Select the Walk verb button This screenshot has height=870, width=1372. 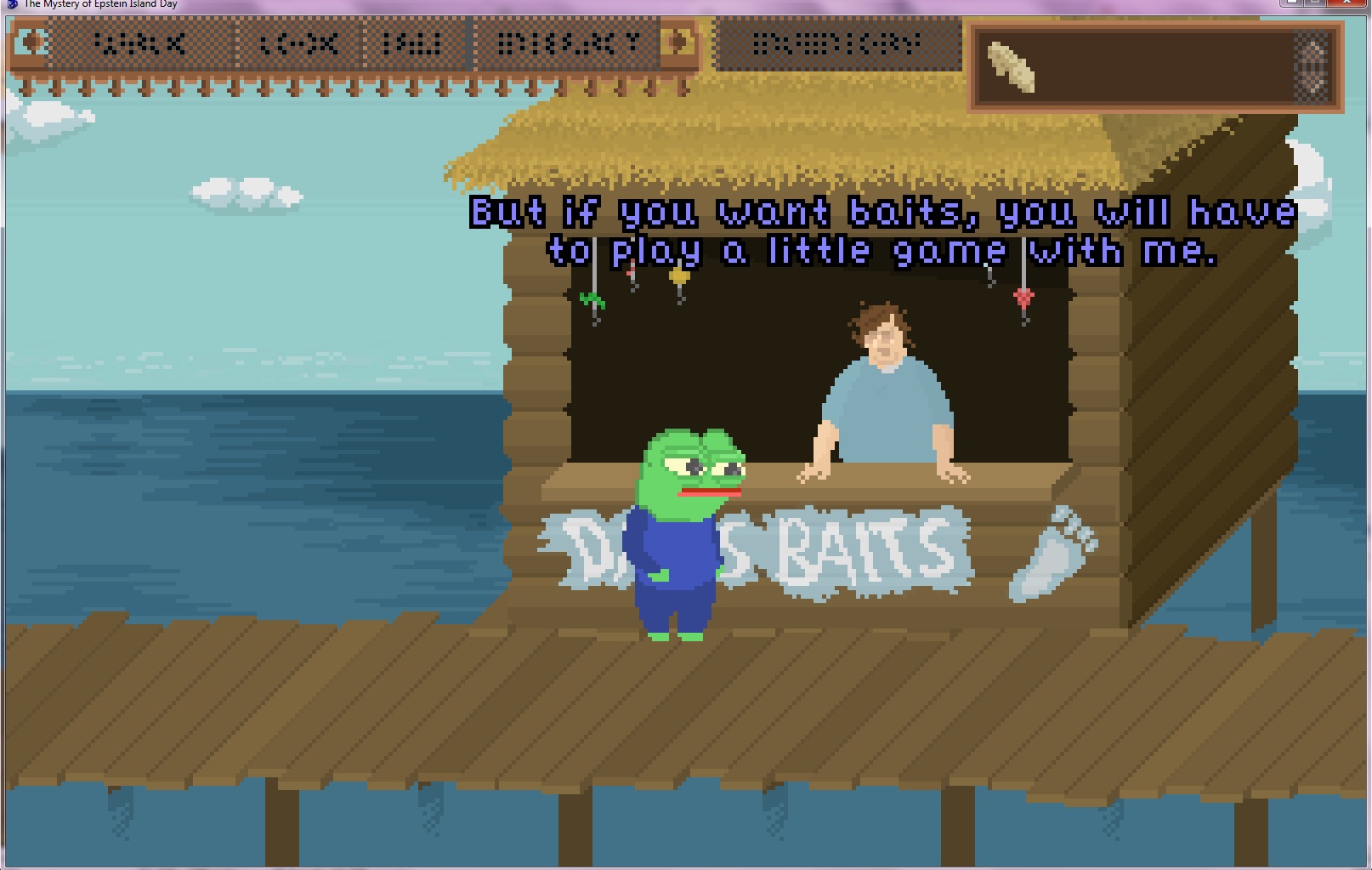pyautogui.click(x=141, y=43)
